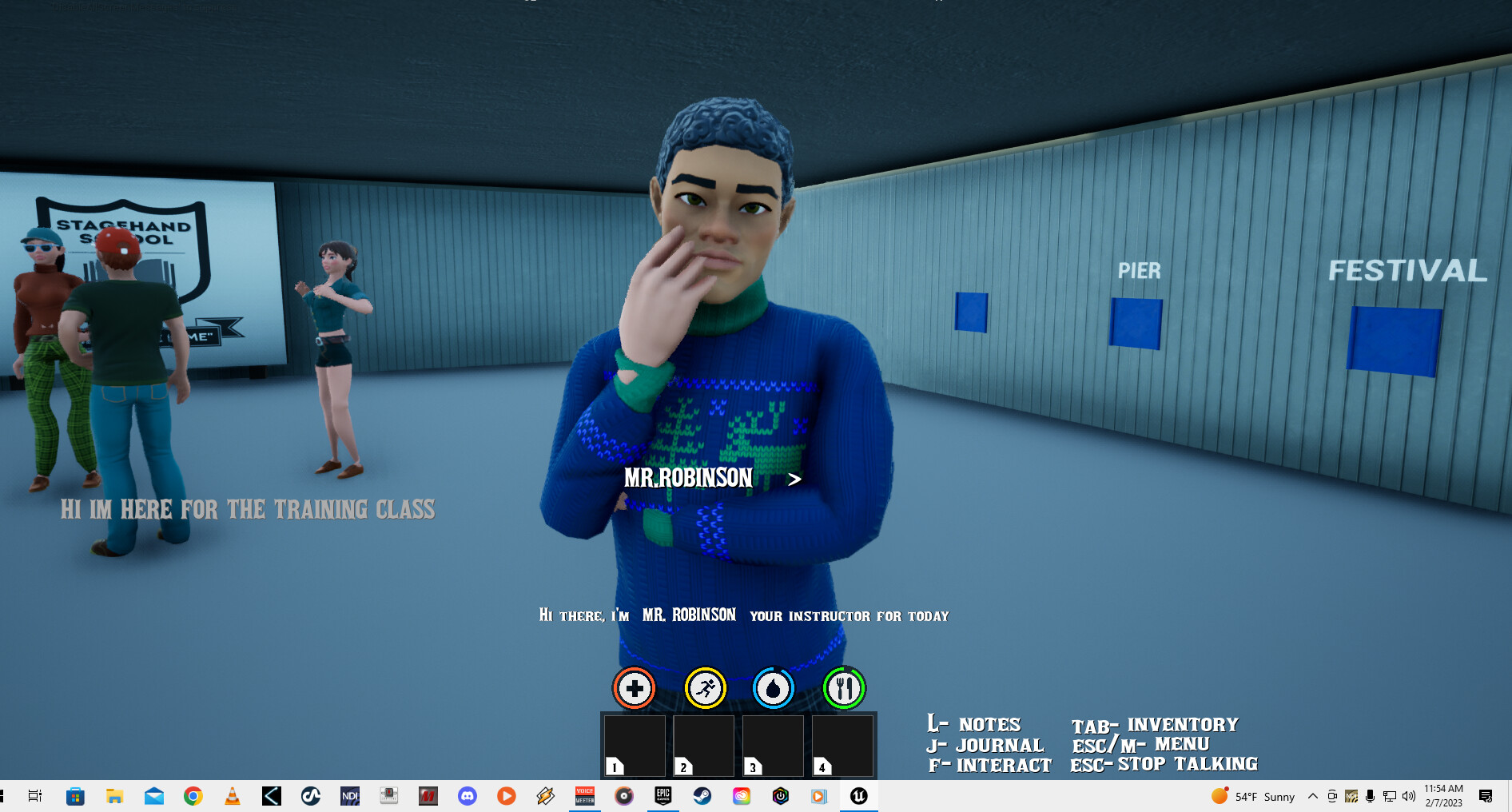This screenshot has height=812, width=1512.
Task: Click the blue hydration droplet icon
Action: tap(772, 687)
